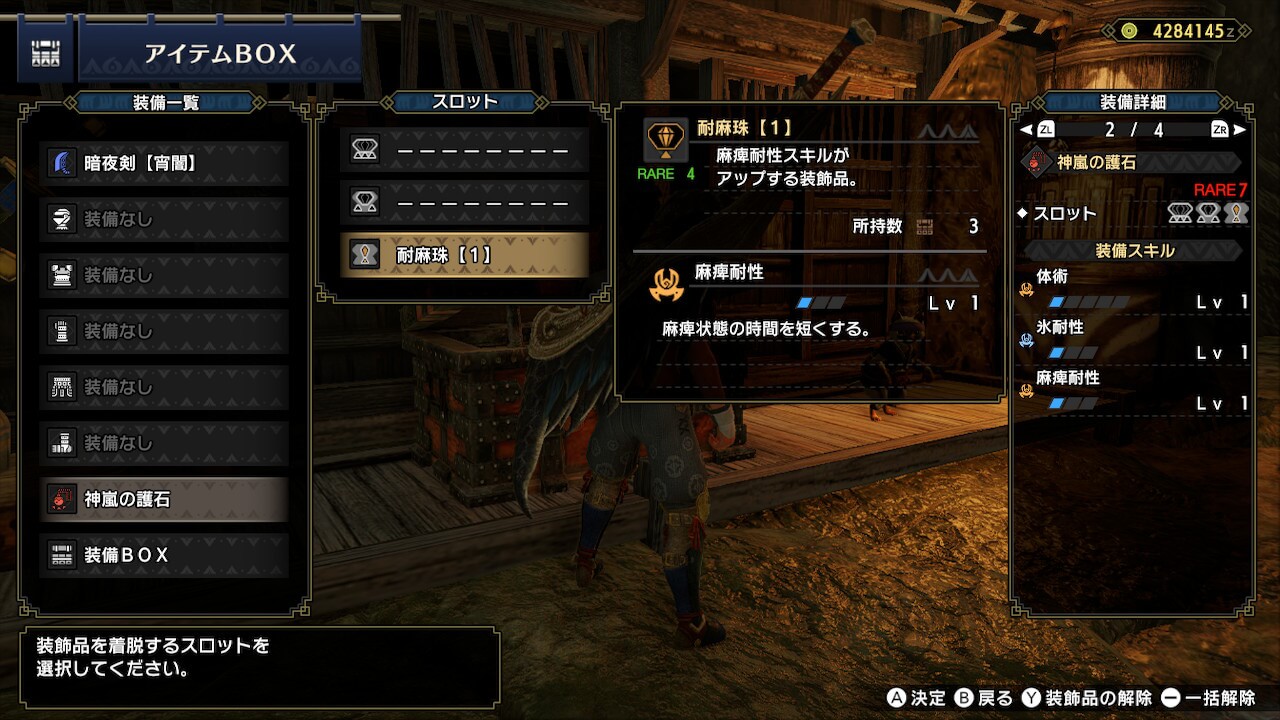This screenshot has height=720, width=1280.
Task: Go to next equipment detail page arrow
Action: [x=1240, y=130]
